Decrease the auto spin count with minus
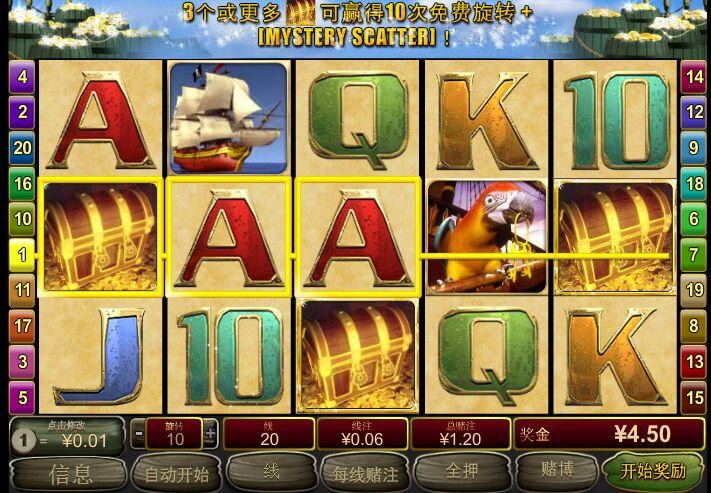This screenshot has width=711, height=493. coord(138,433)
